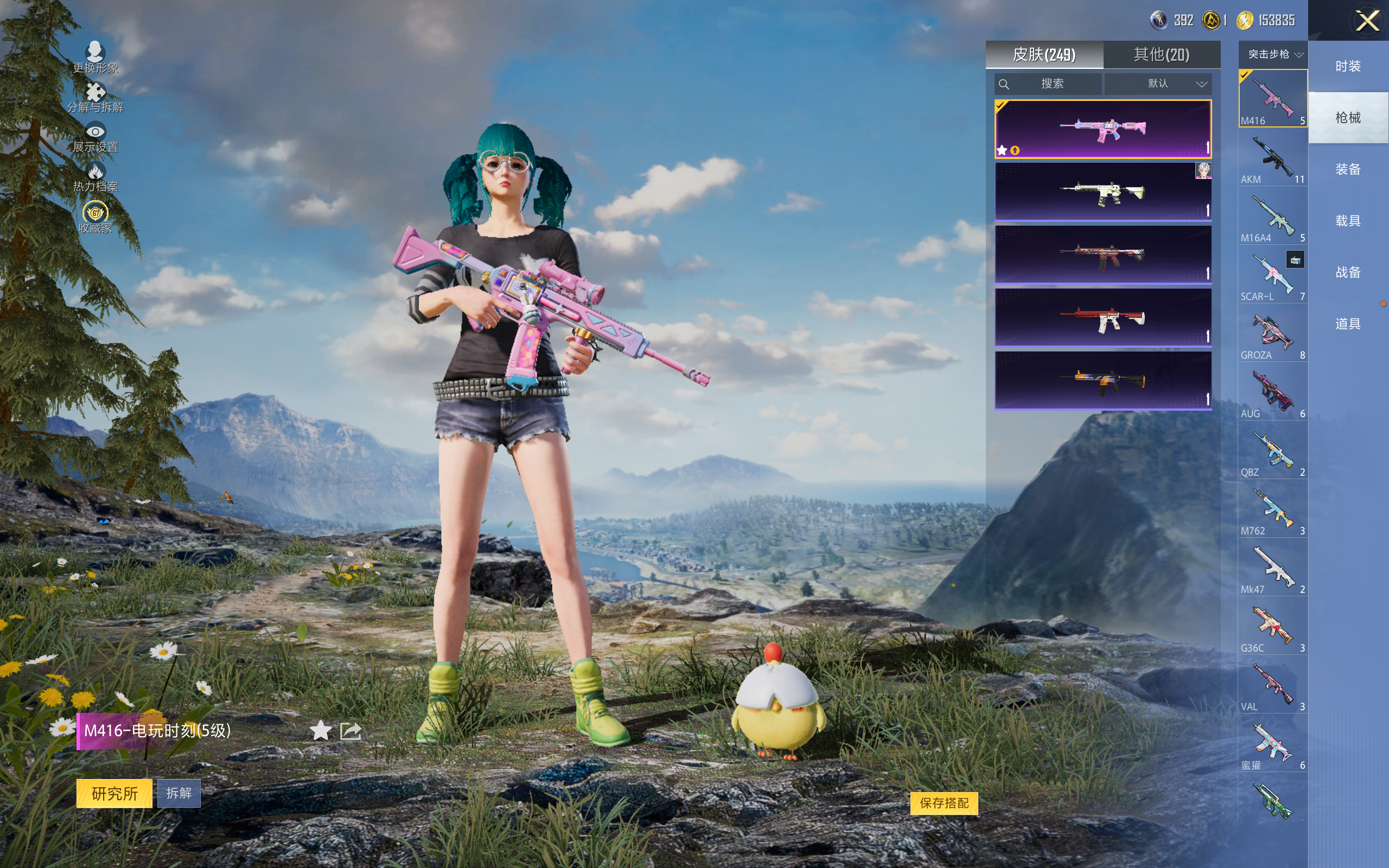Favorite the skin with the star icon
Viewport: 1389px width, 868px height.
pos(320,731)
